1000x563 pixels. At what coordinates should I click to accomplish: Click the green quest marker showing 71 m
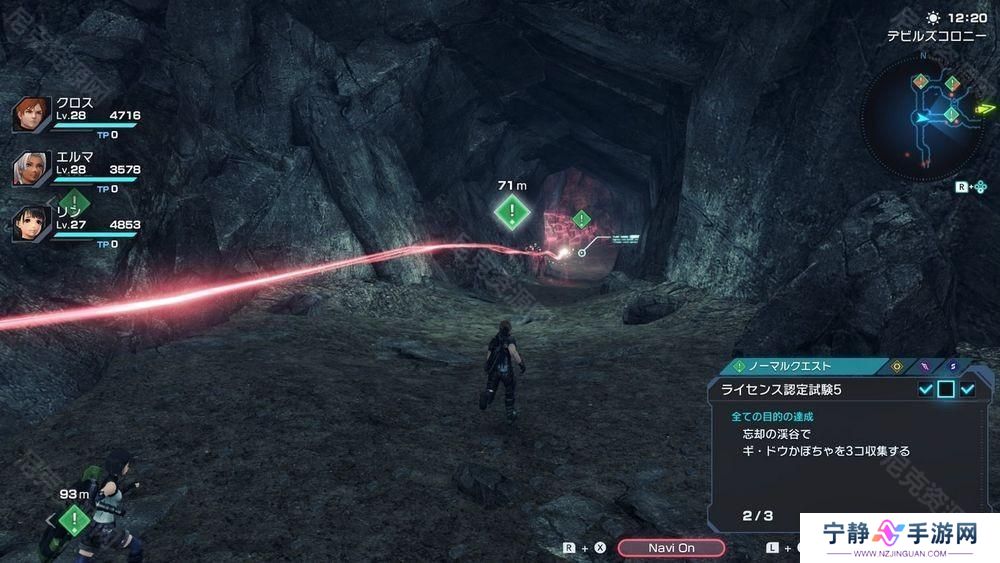pos(512,211)
